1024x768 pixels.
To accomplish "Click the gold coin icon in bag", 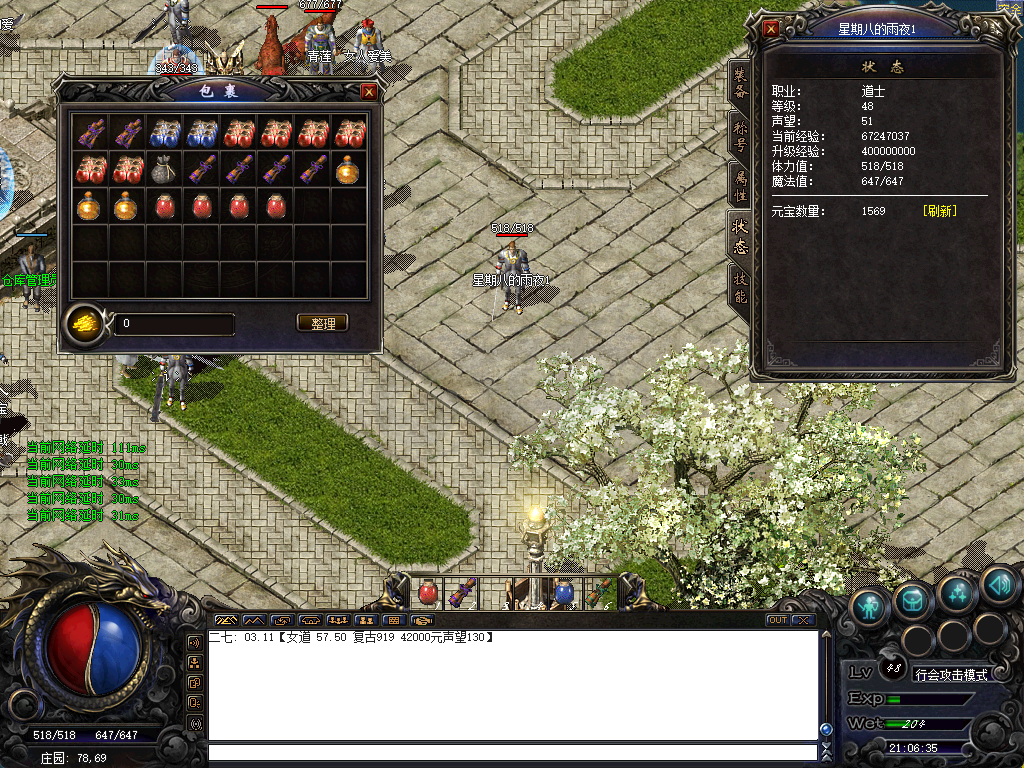I will [x=86, y=322].
